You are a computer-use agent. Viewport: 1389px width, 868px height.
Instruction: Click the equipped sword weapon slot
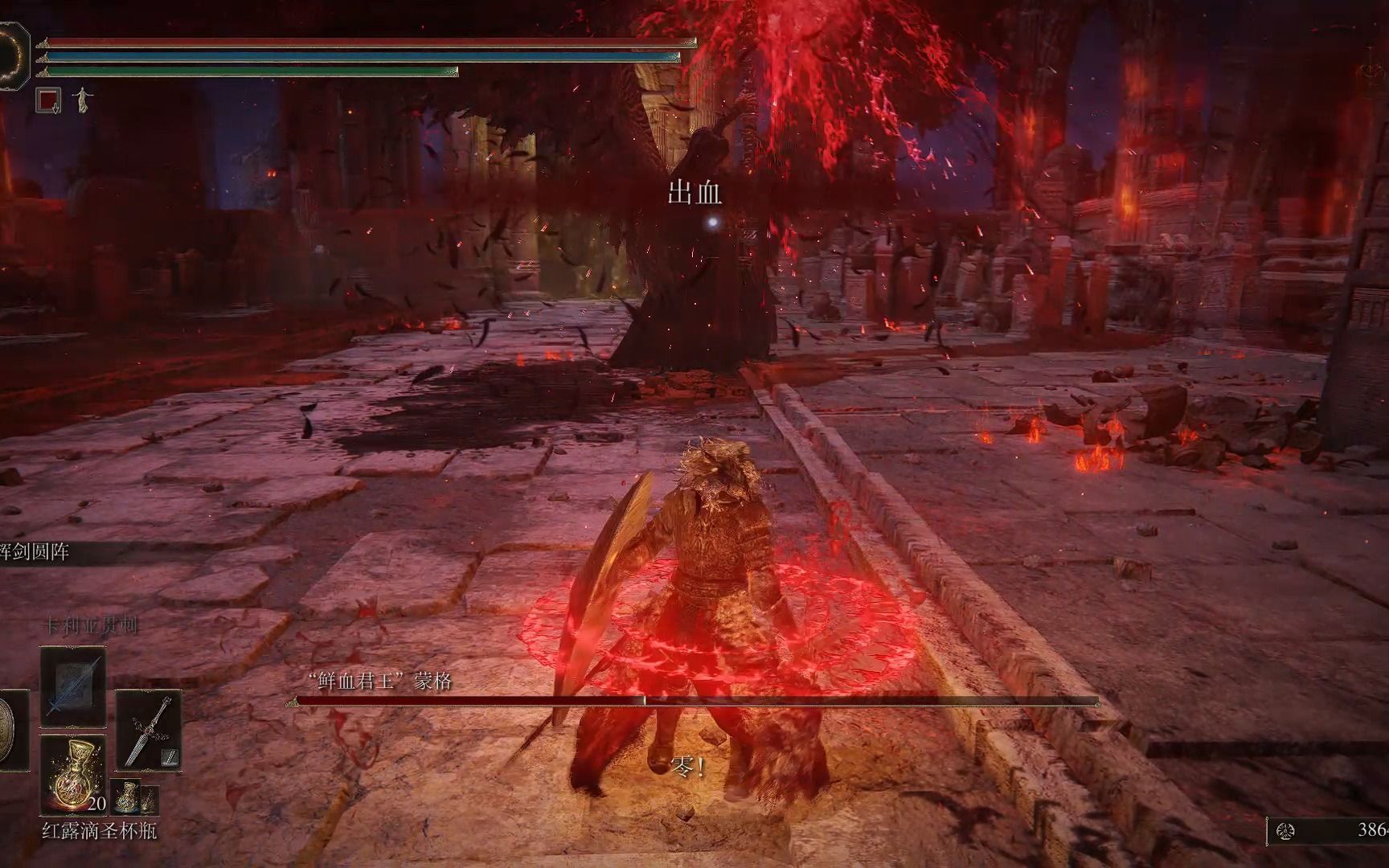pos(149,730)
